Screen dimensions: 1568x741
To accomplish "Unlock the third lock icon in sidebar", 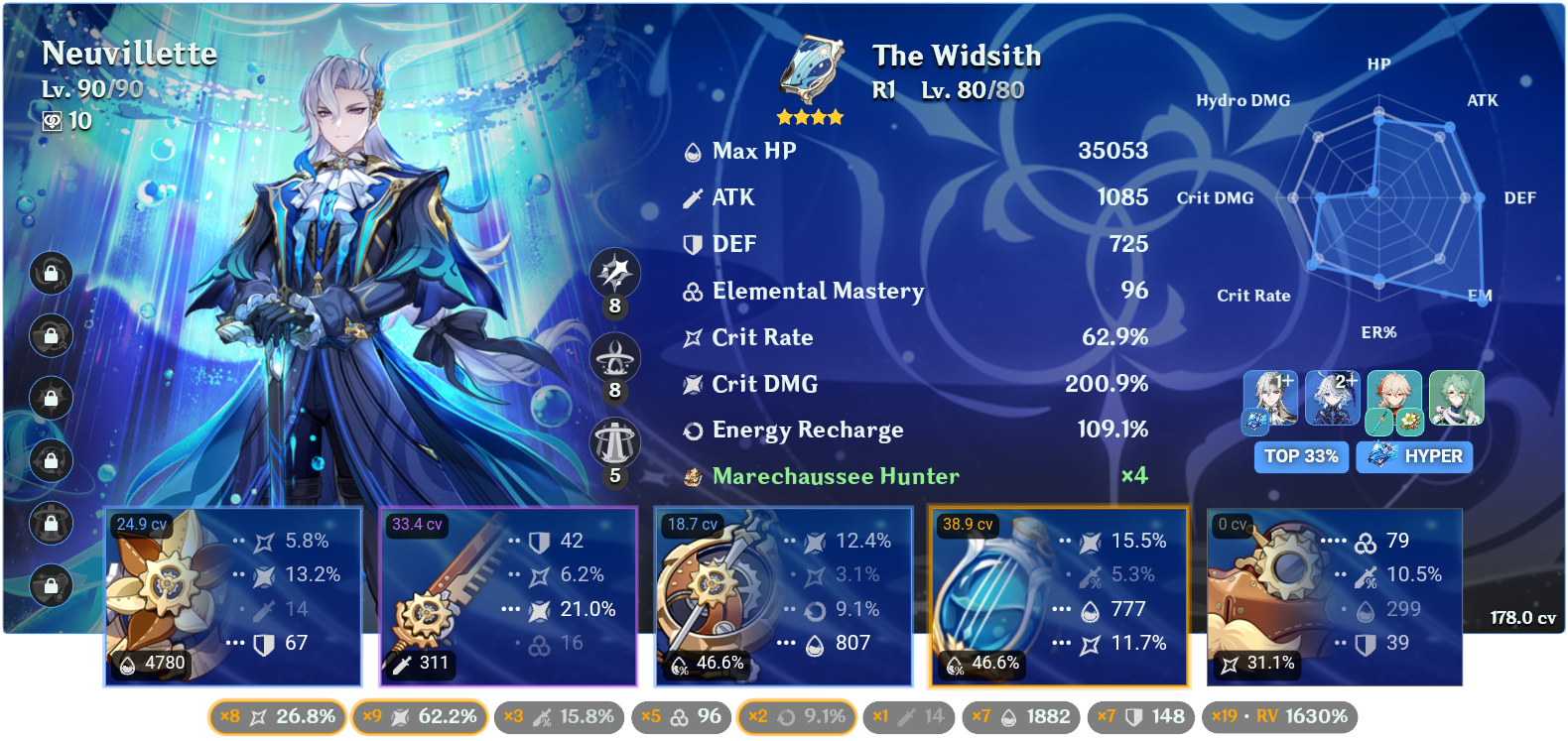I will [x=51, y=398].
